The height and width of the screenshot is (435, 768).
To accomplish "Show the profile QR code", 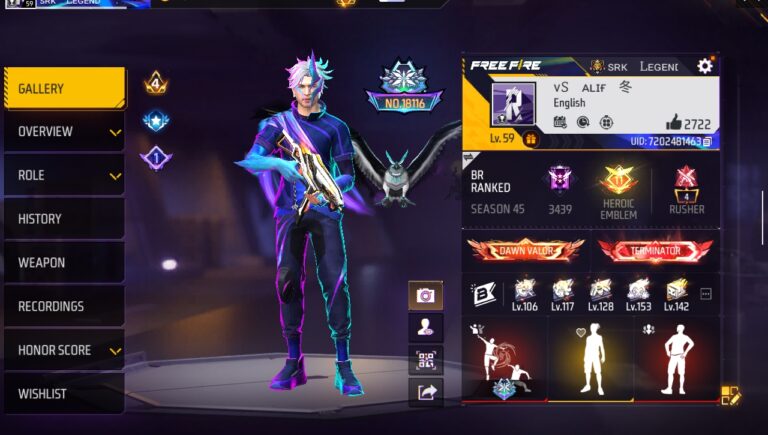I will click(x=426, y=360).
